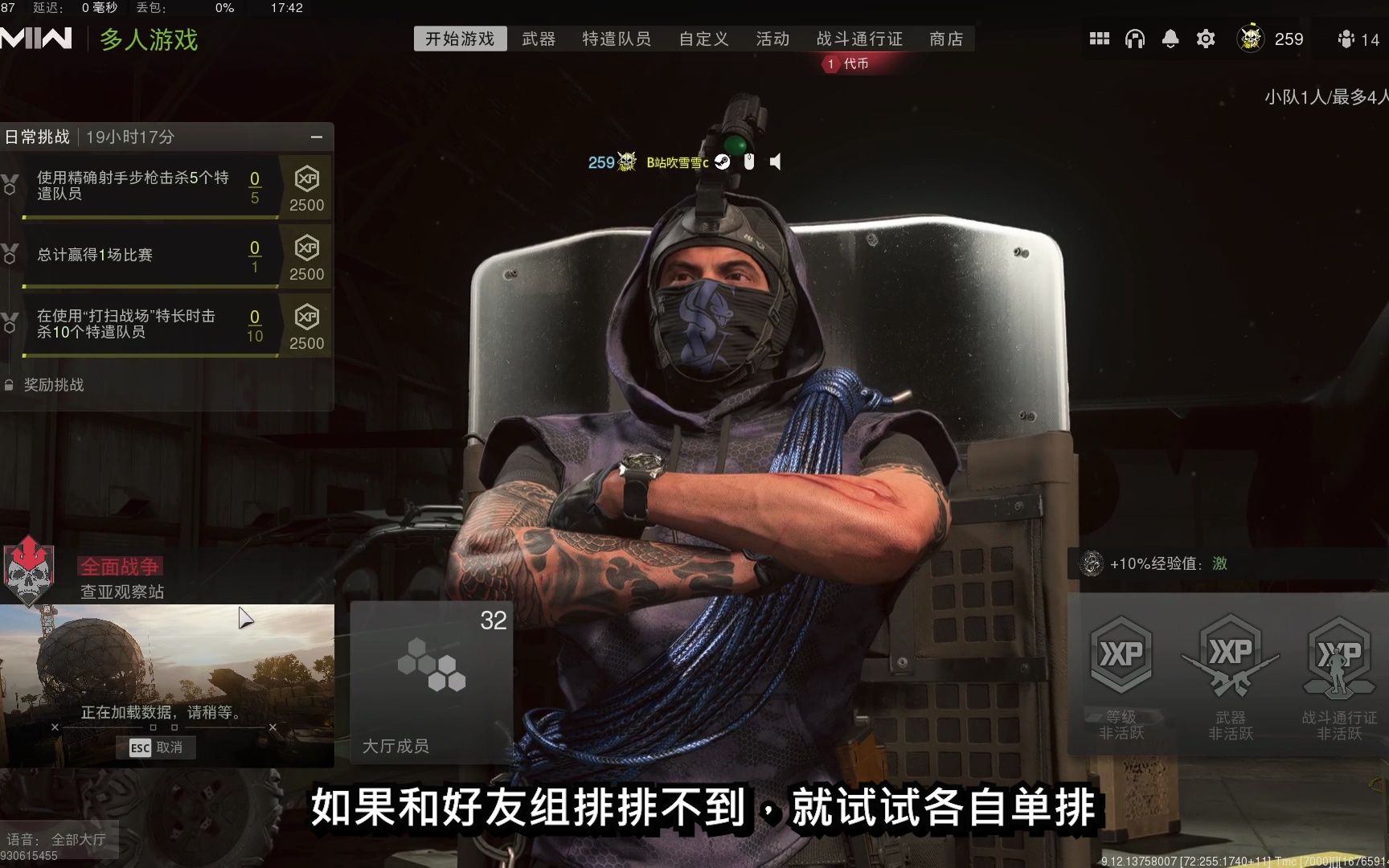
Task: Activate the +10%经验值 boost
Action: (1156, 563)
